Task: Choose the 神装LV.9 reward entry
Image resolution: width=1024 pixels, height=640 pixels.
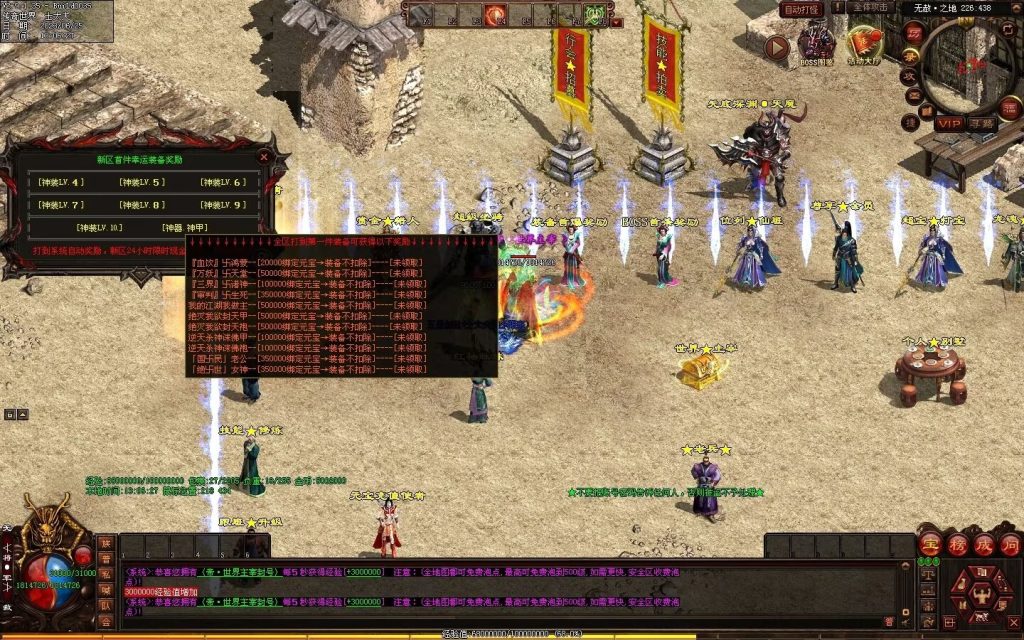Action: click(223, 205)
